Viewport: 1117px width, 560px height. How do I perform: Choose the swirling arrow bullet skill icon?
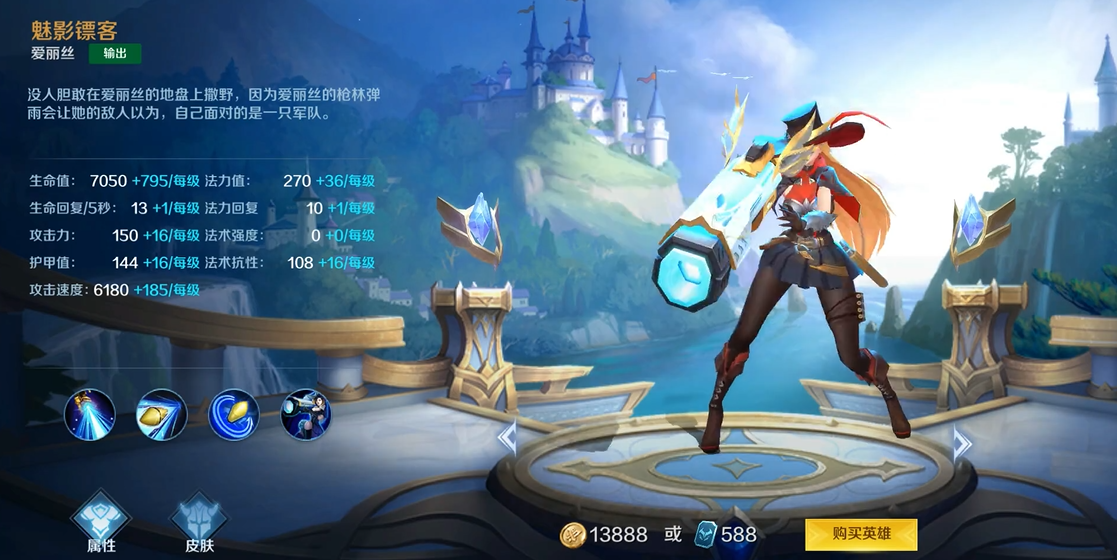coord(234,415)
